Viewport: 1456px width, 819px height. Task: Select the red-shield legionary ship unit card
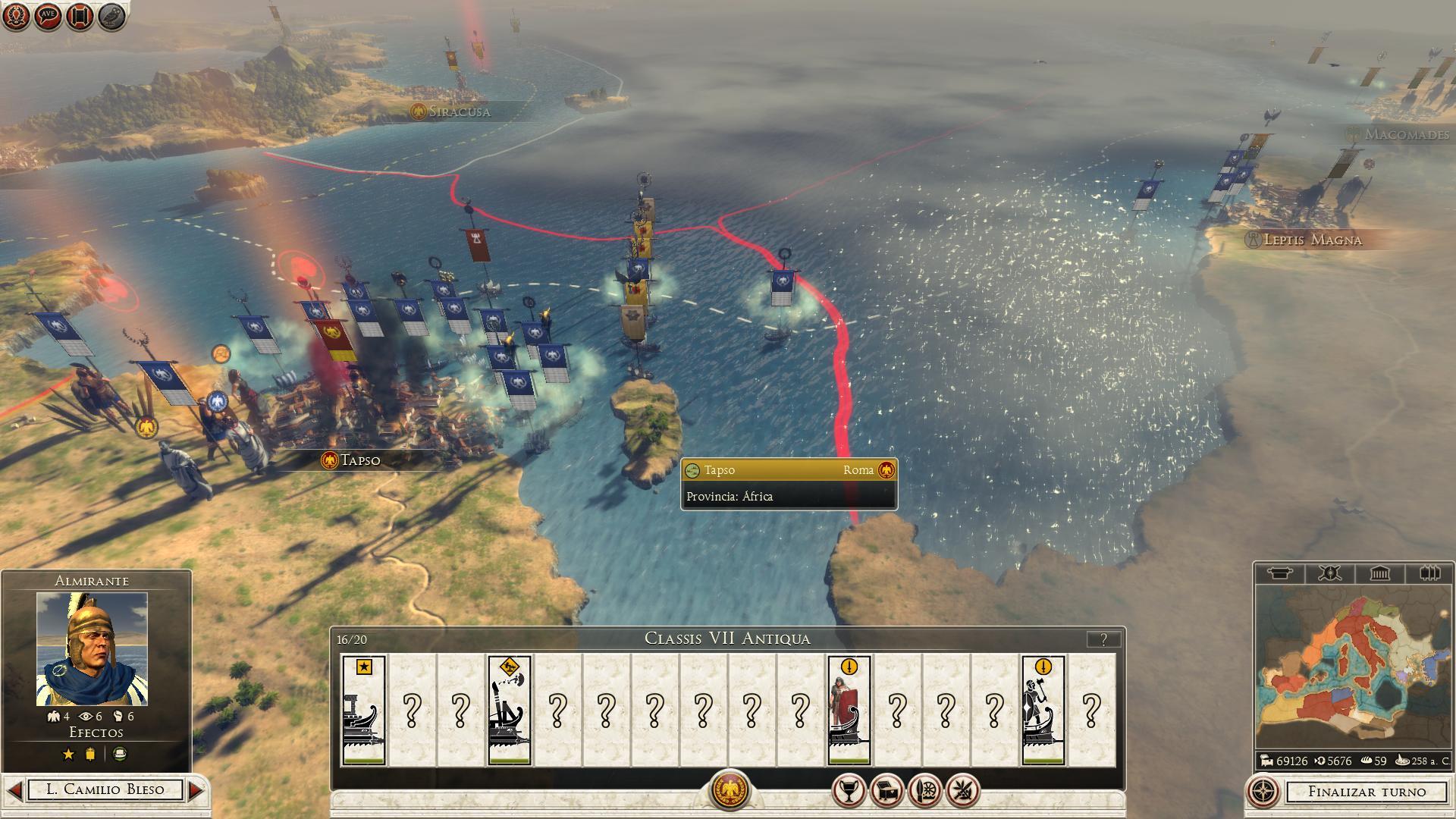[x=849, y=710]
